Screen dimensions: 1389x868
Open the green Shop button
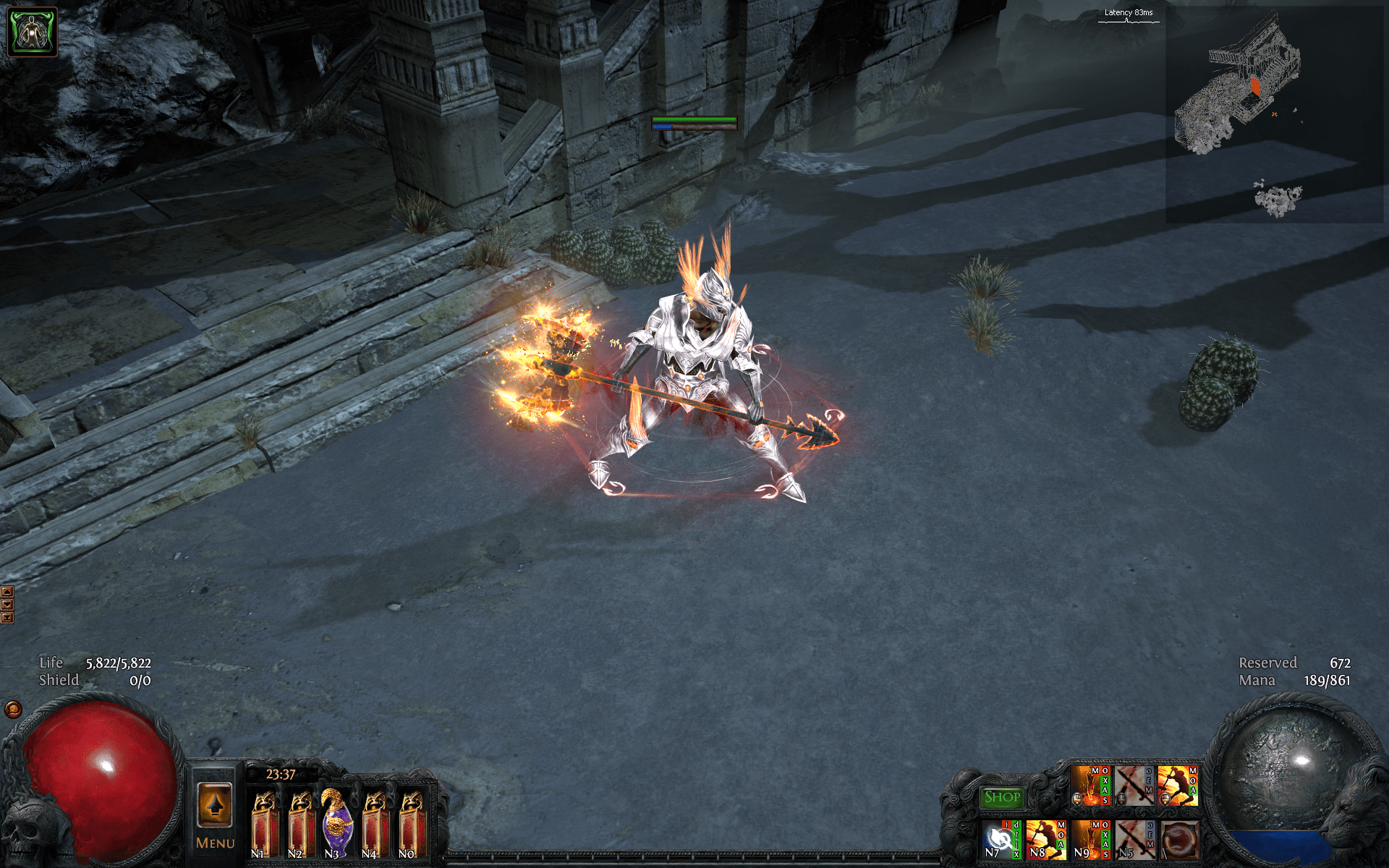pyautogui.click(x=1002, y=798)
